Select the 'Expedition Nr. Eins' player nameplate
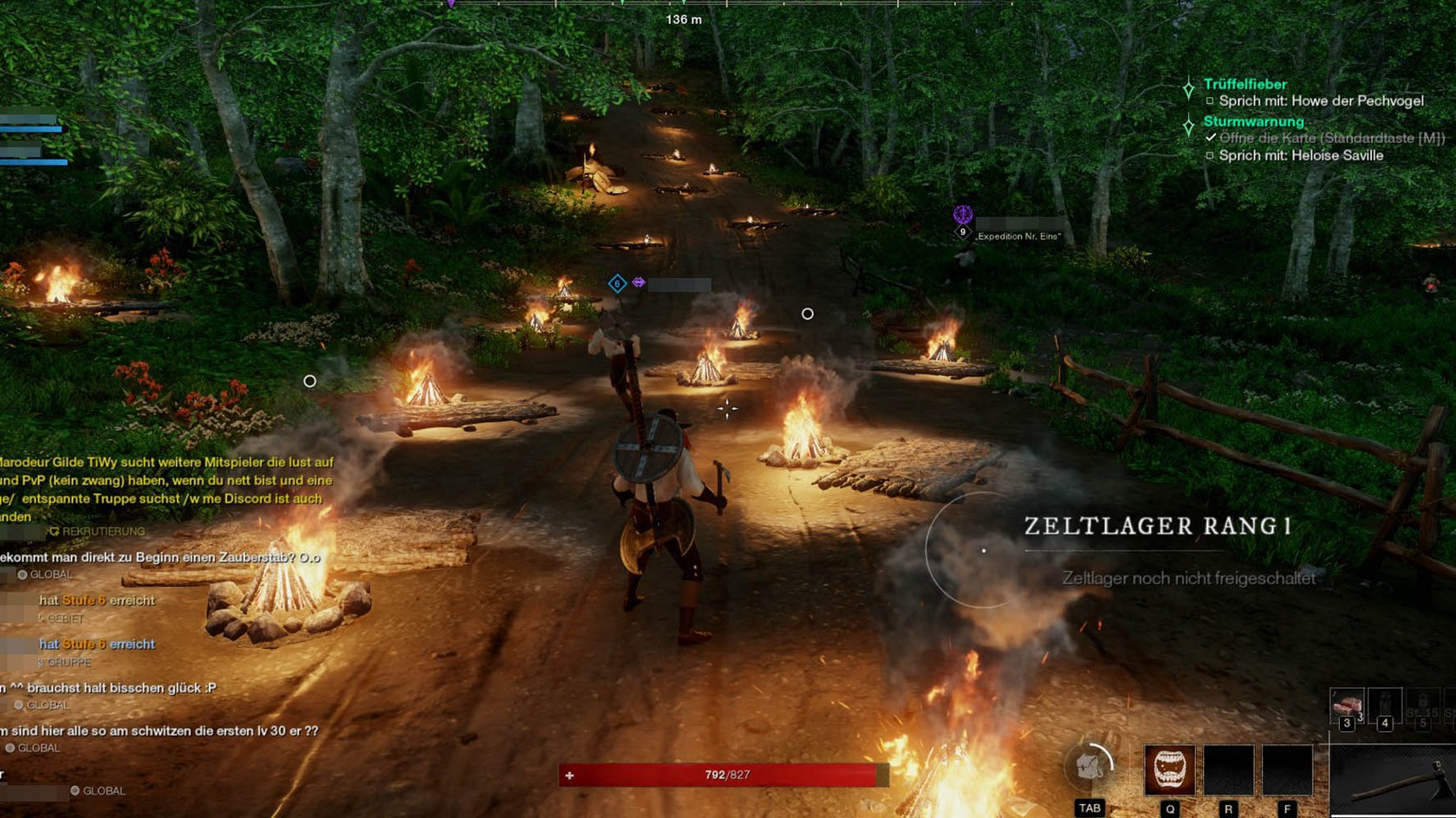Image resolution: width=1456 pixels, height=818 pixels. click(x=1017, y=235)
